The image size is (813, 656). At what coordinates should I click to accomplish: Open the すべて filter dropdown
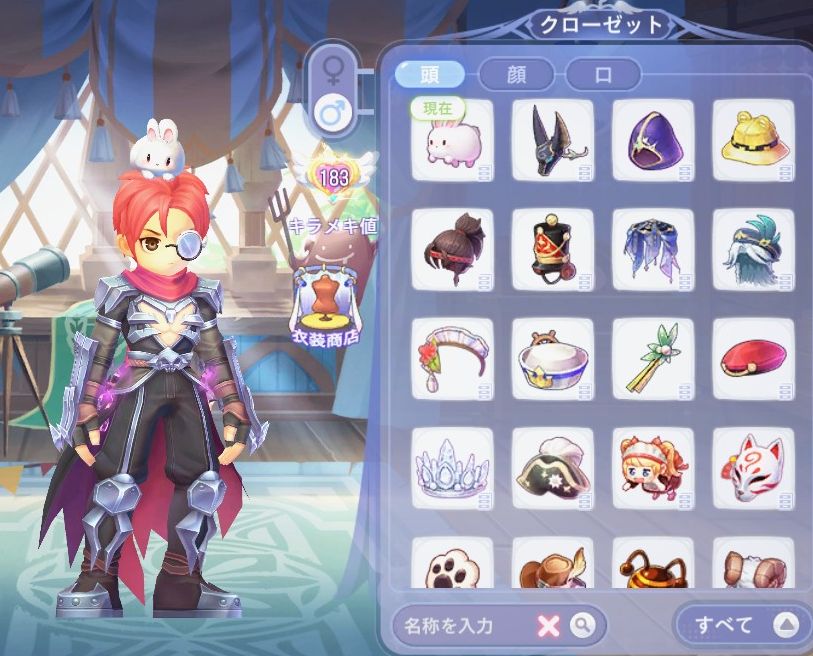742,625
